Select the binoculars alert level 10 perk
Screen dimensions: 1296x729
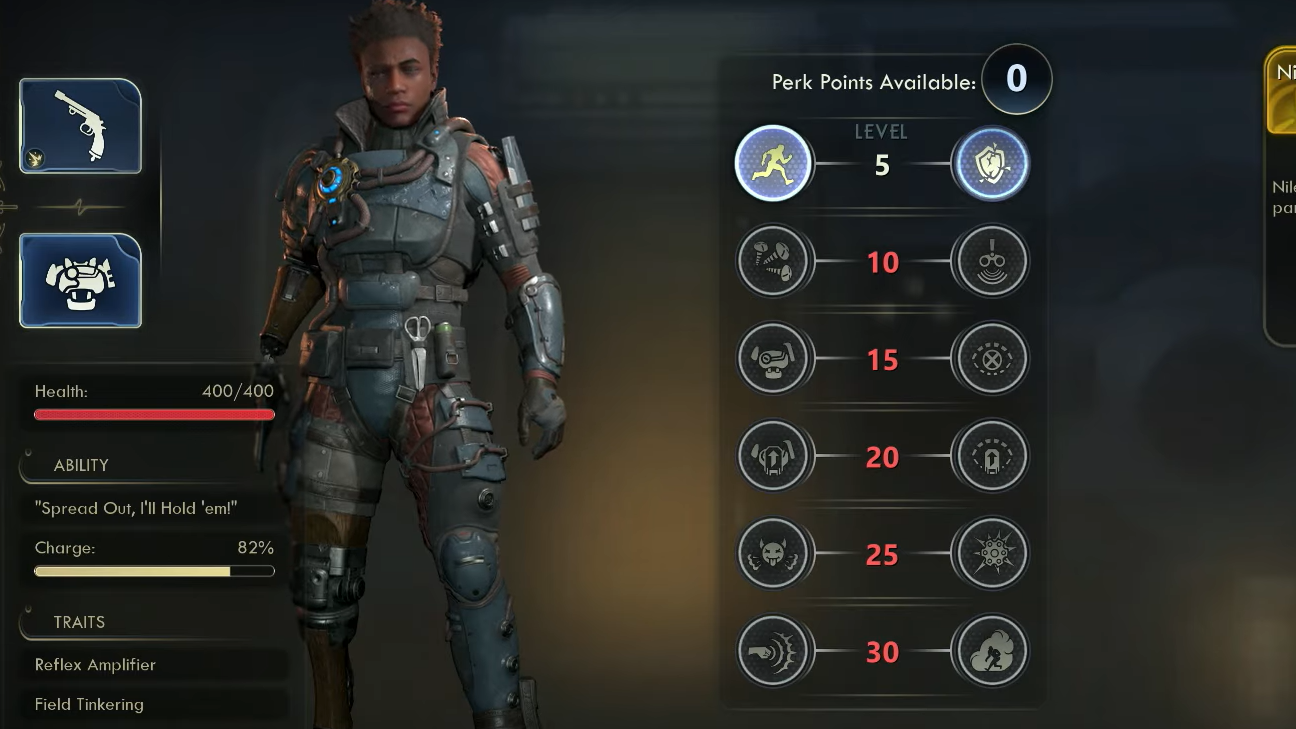coord(990,261)
